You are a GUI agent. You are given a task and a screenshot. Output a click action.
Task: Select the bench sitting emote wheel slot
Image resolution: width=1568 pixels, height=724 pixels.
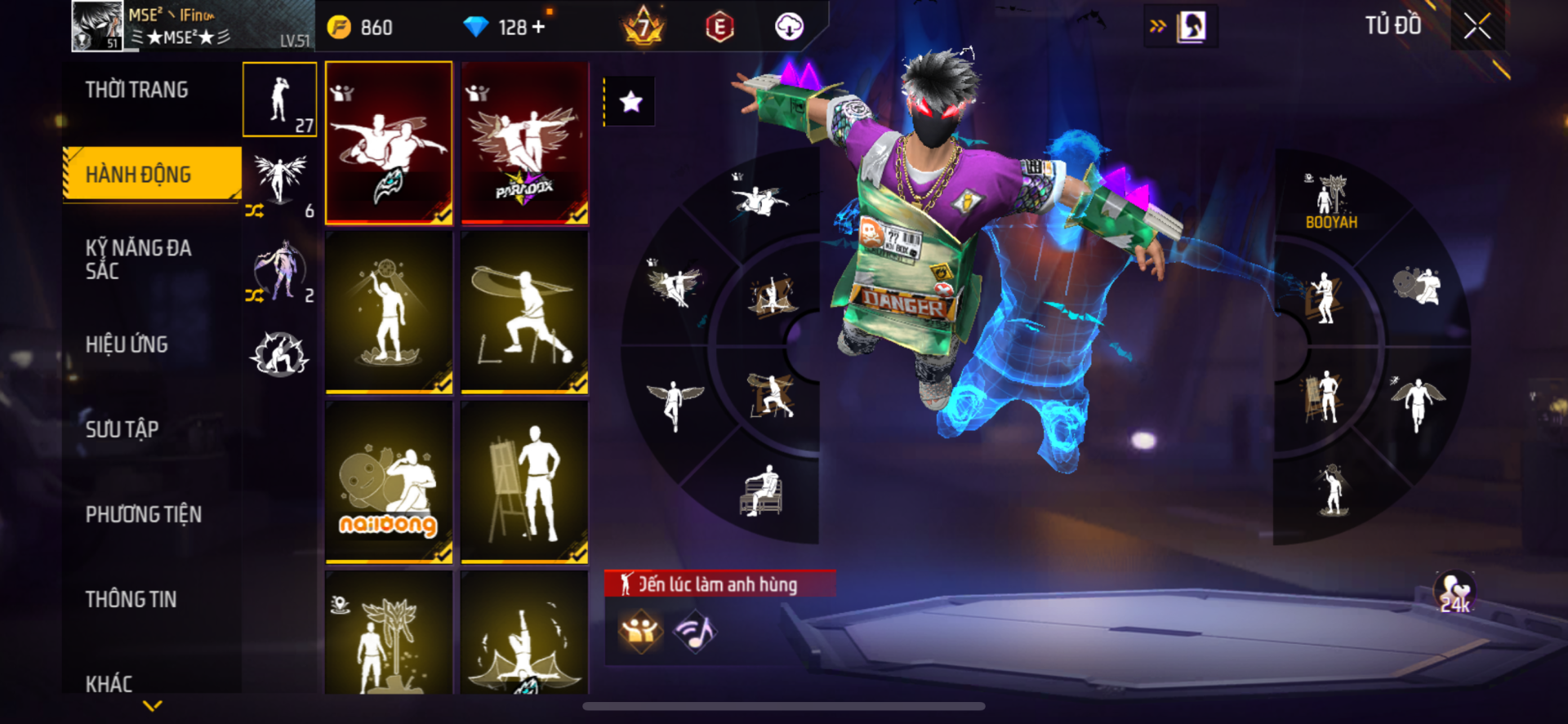[x=761, y=491]
